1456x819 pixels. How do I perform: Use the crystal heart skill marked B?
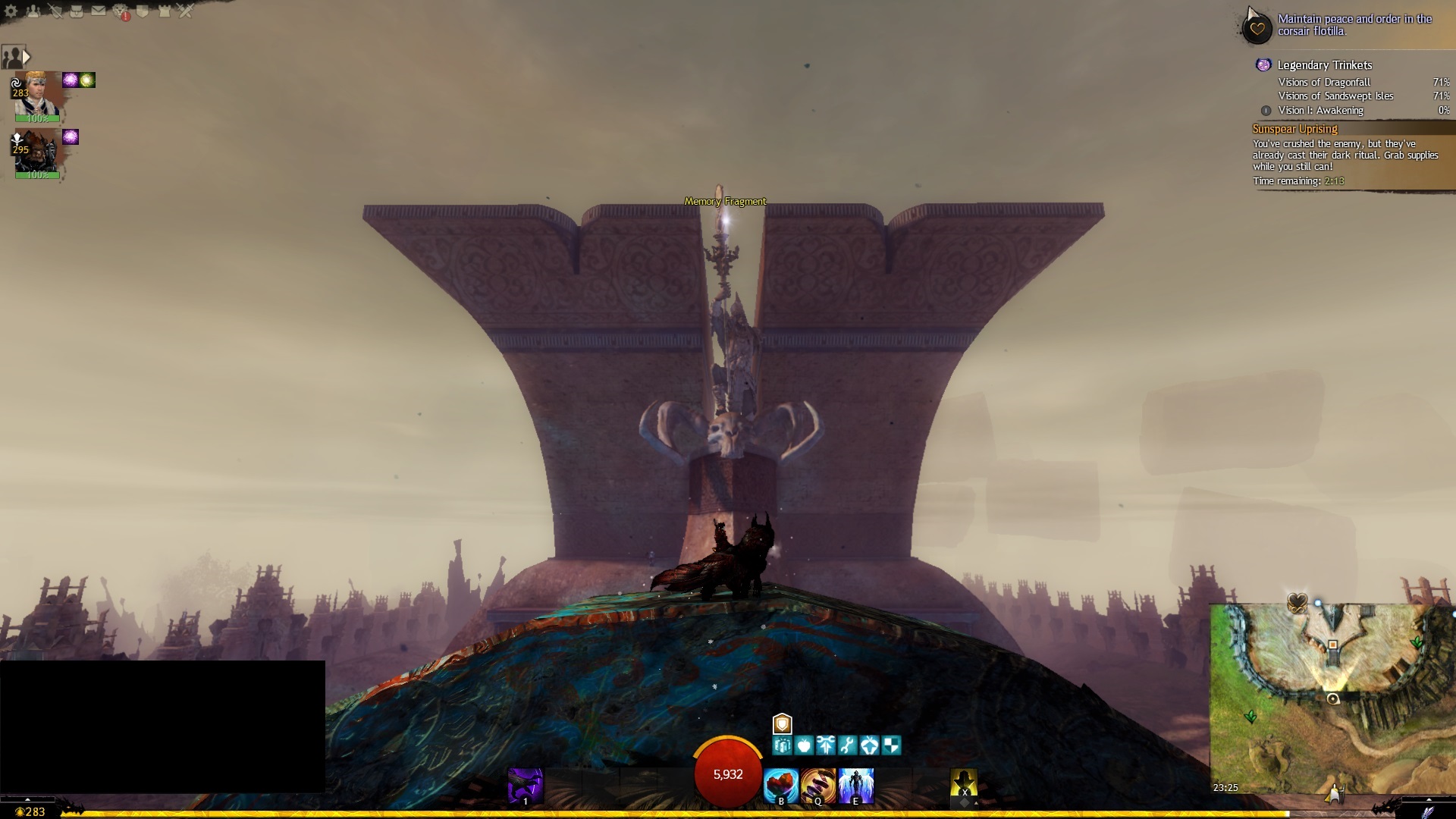781,786
